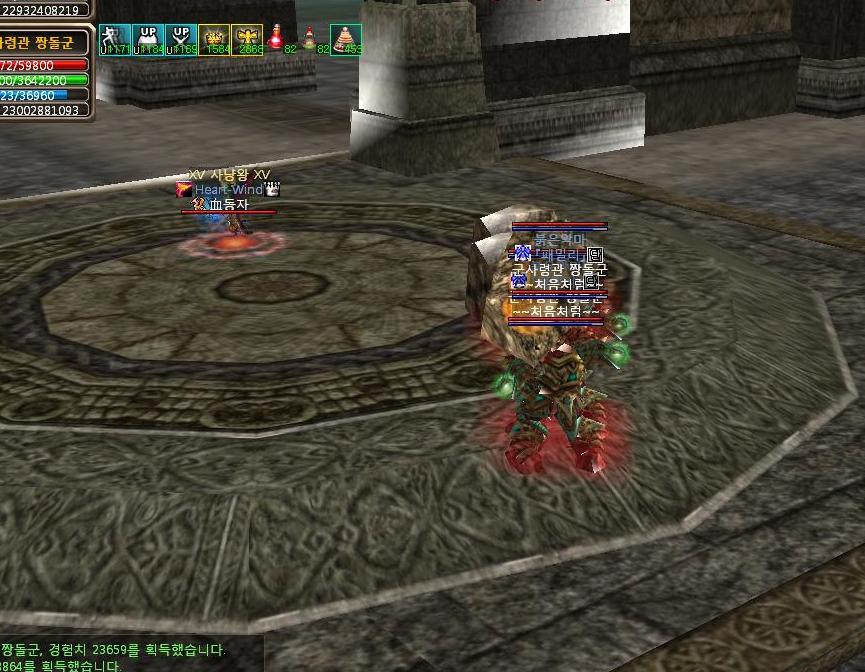This screenshot has width=865, height=672.
Task: Select the red potion flask icon
Action: [x=276, y=38]
